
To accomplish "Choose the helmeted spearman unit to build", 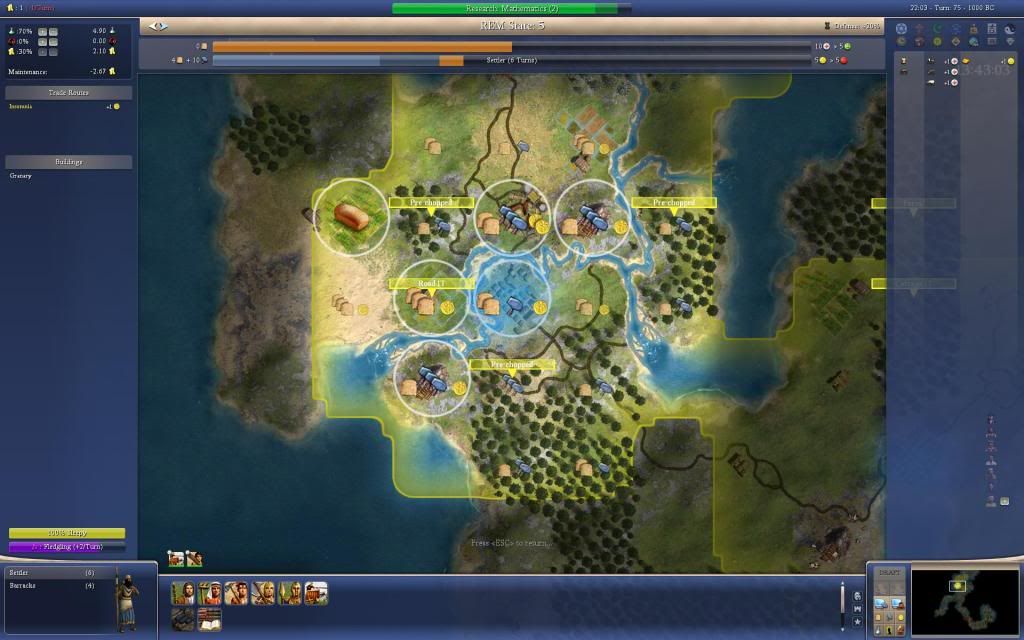I will point(290,594).
